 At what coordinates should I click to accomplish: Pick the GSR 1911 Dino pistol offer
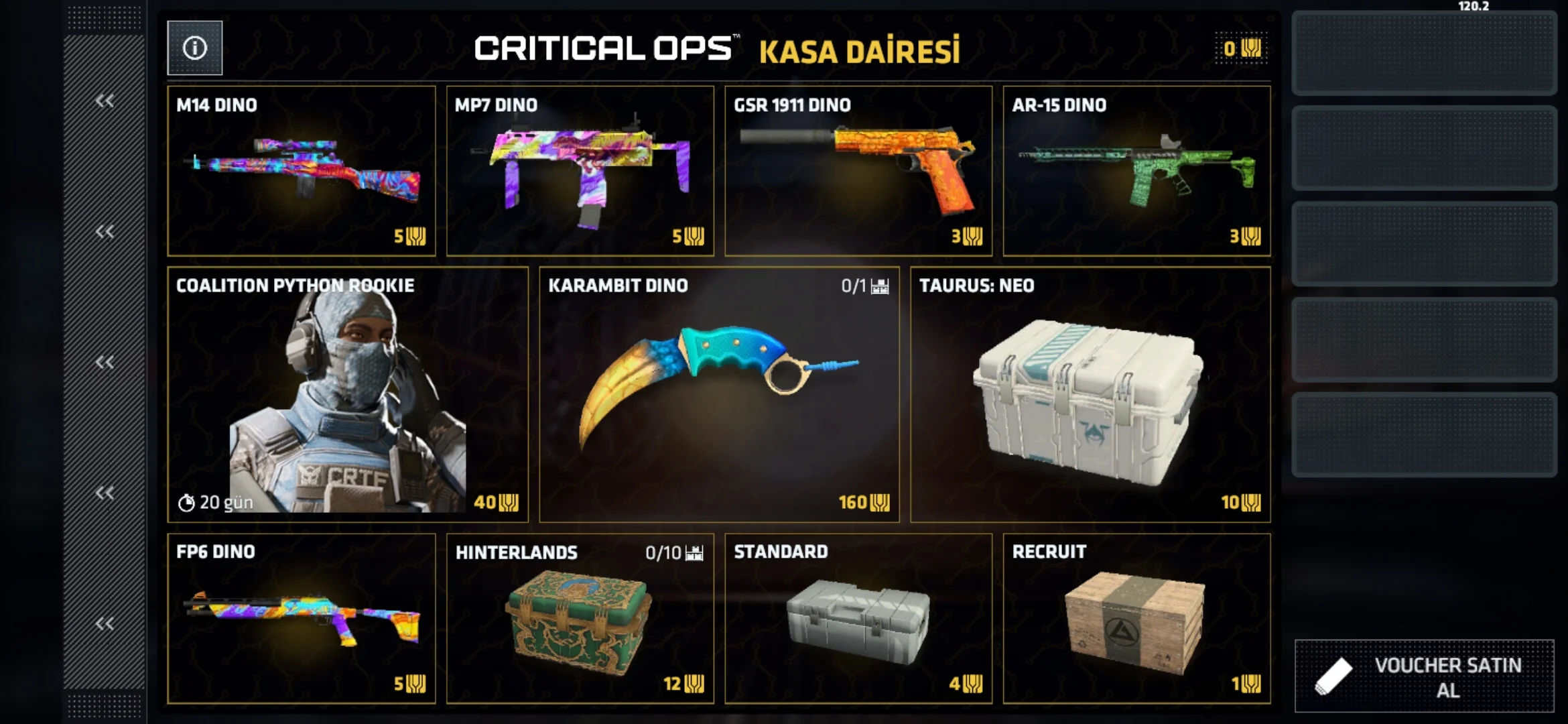858,171
